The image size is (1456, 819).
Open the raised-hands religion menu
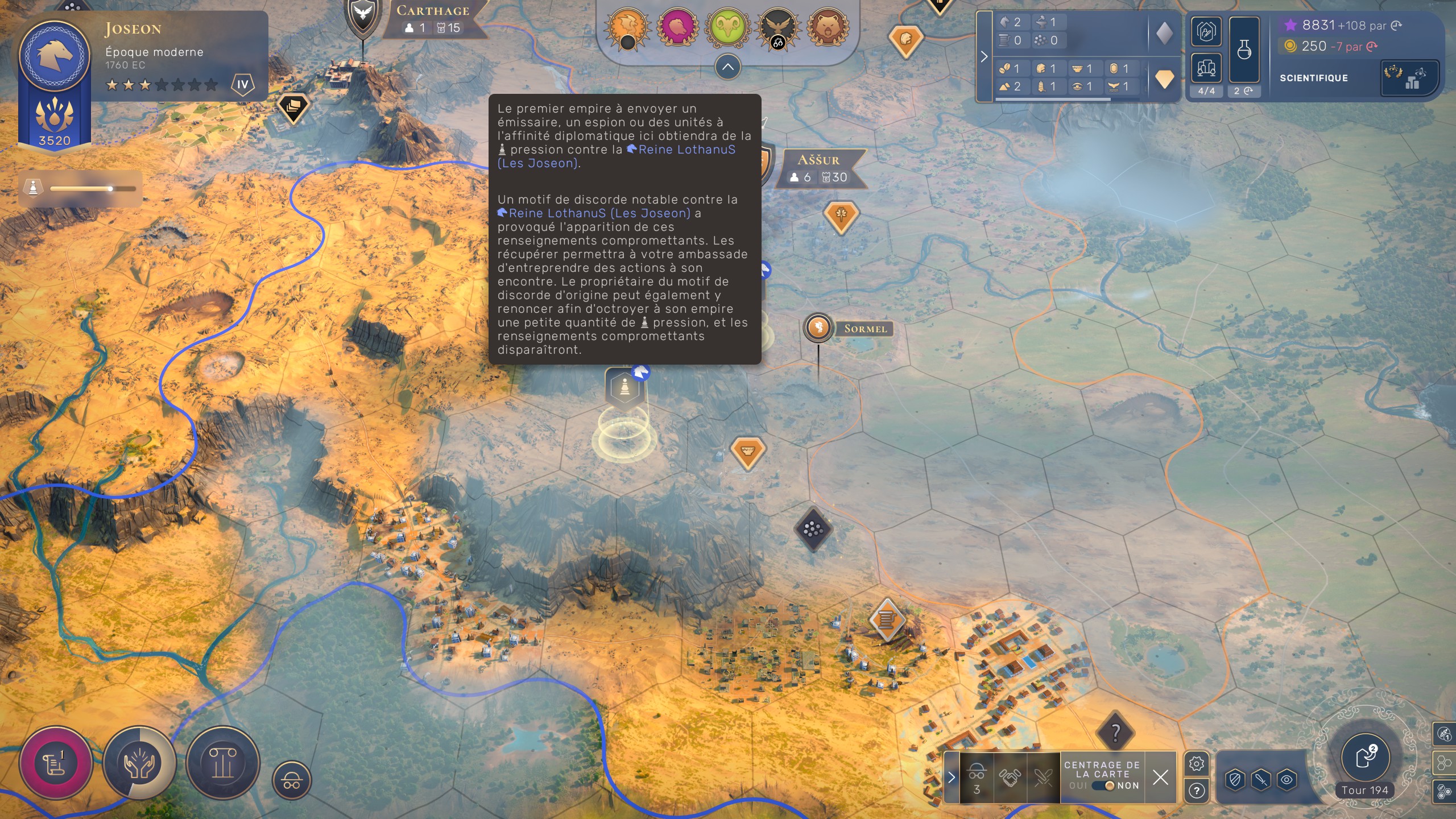tap(139, 763)
